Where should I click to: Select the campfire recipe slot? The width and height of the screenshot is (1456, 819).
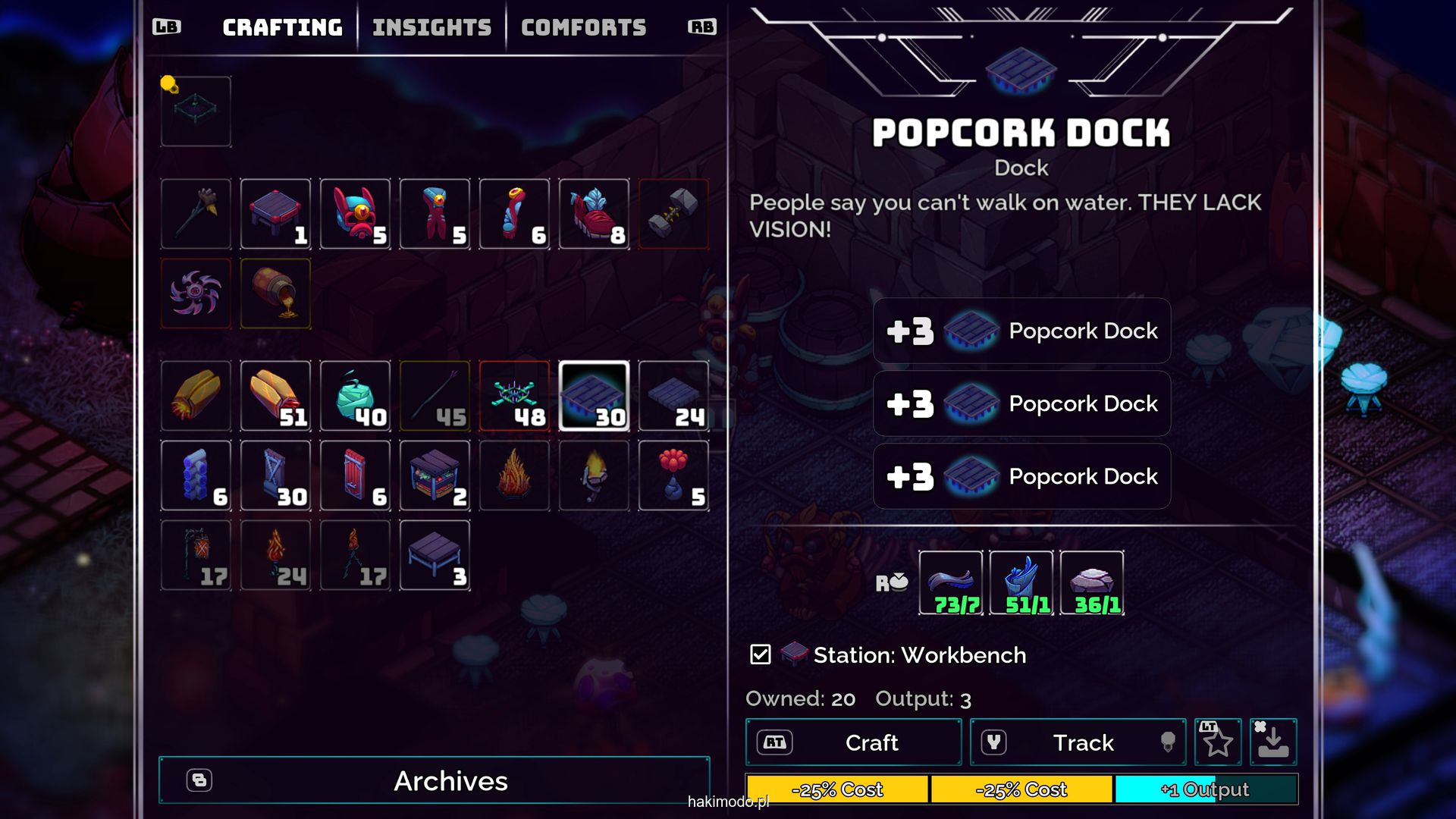514,476
